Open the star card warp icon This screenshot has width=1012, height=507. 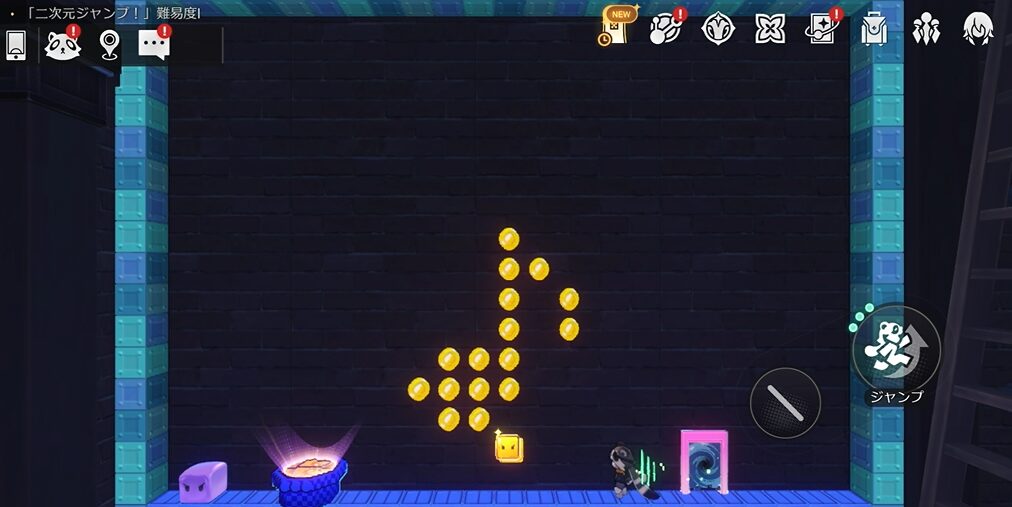pos(822,28)
